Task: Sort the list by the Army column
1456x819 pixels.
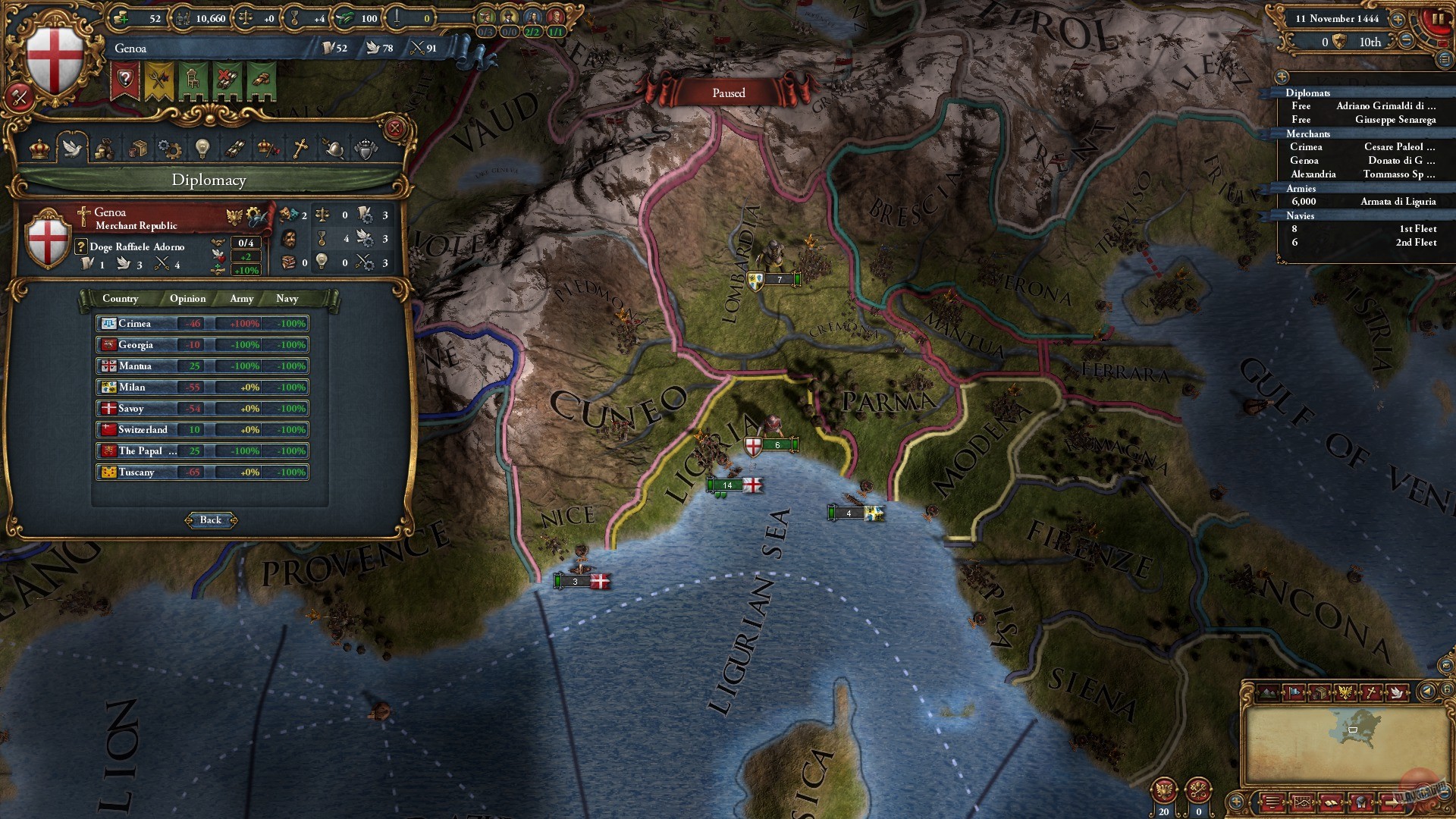Action: pyautogui.click(x=240, y=299)
